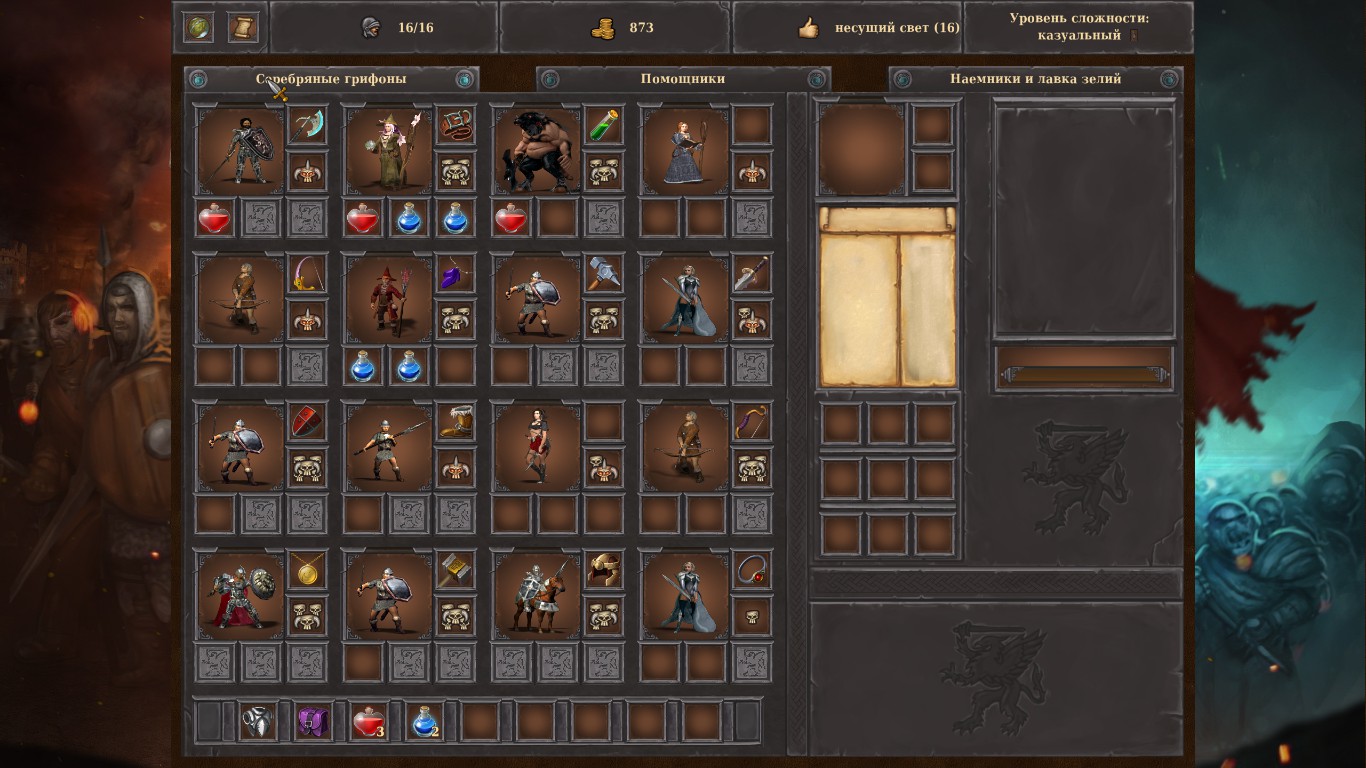Viewport: 1366px width, 768px height.
Task: Open the difficulty selector beside казуальный
Action: click(x=1133, y=37)
